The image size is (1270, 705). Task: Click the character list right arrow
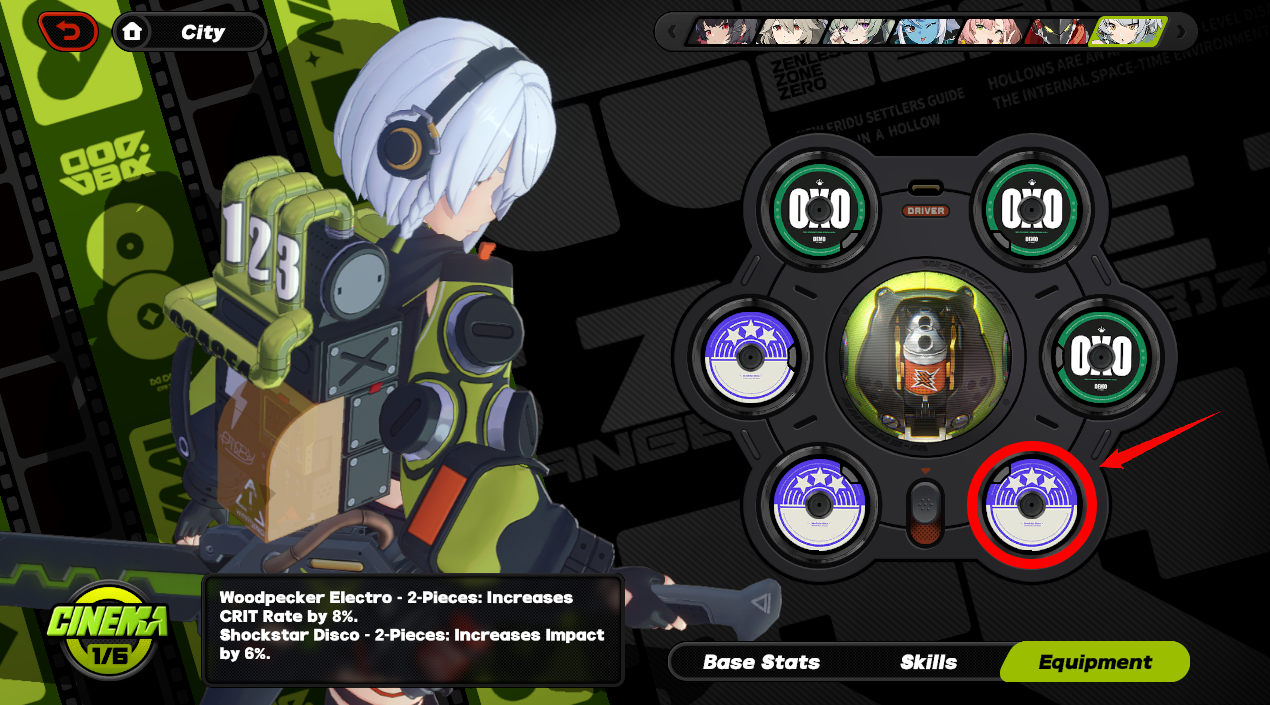coord(1180,32)
